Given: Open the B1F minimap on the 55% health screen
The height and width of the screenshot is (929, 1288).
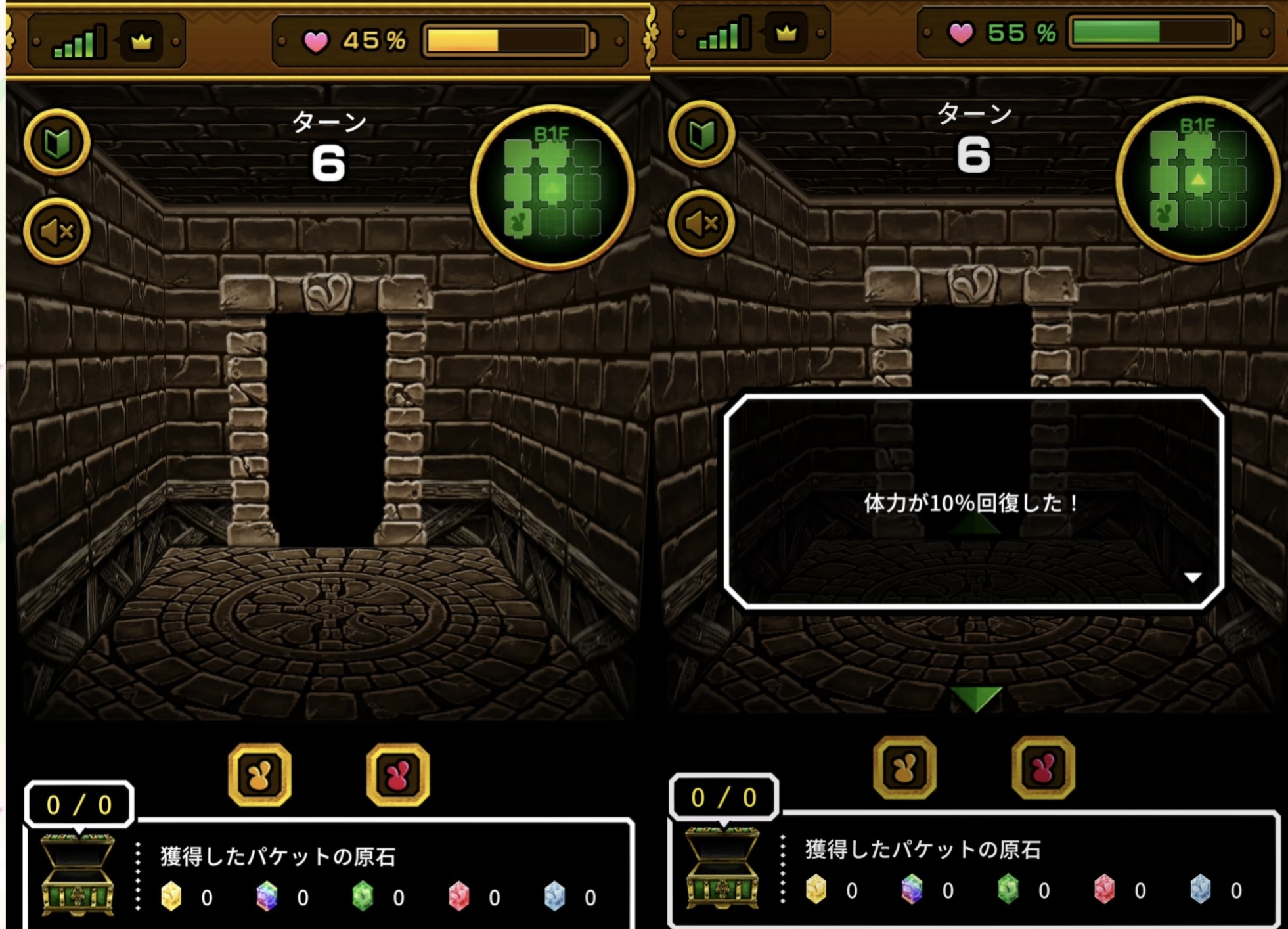Looking at the screenshot, I should pyautogui.click(x=1197, y=179).
